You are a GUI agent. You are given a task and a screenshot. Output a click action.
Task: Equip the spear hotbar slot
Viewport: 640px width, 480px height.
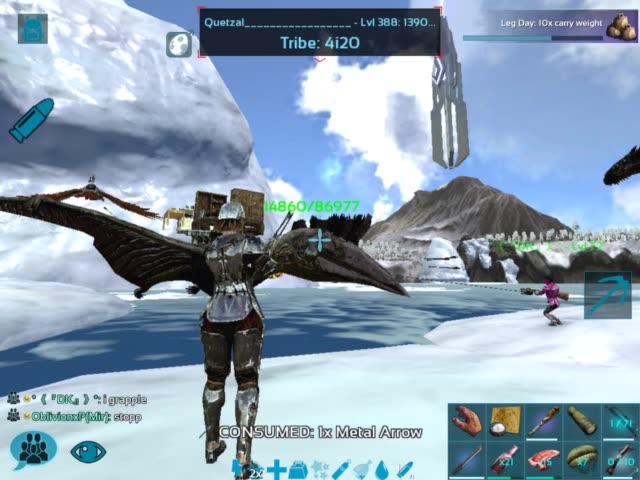(x=466, y=460)
